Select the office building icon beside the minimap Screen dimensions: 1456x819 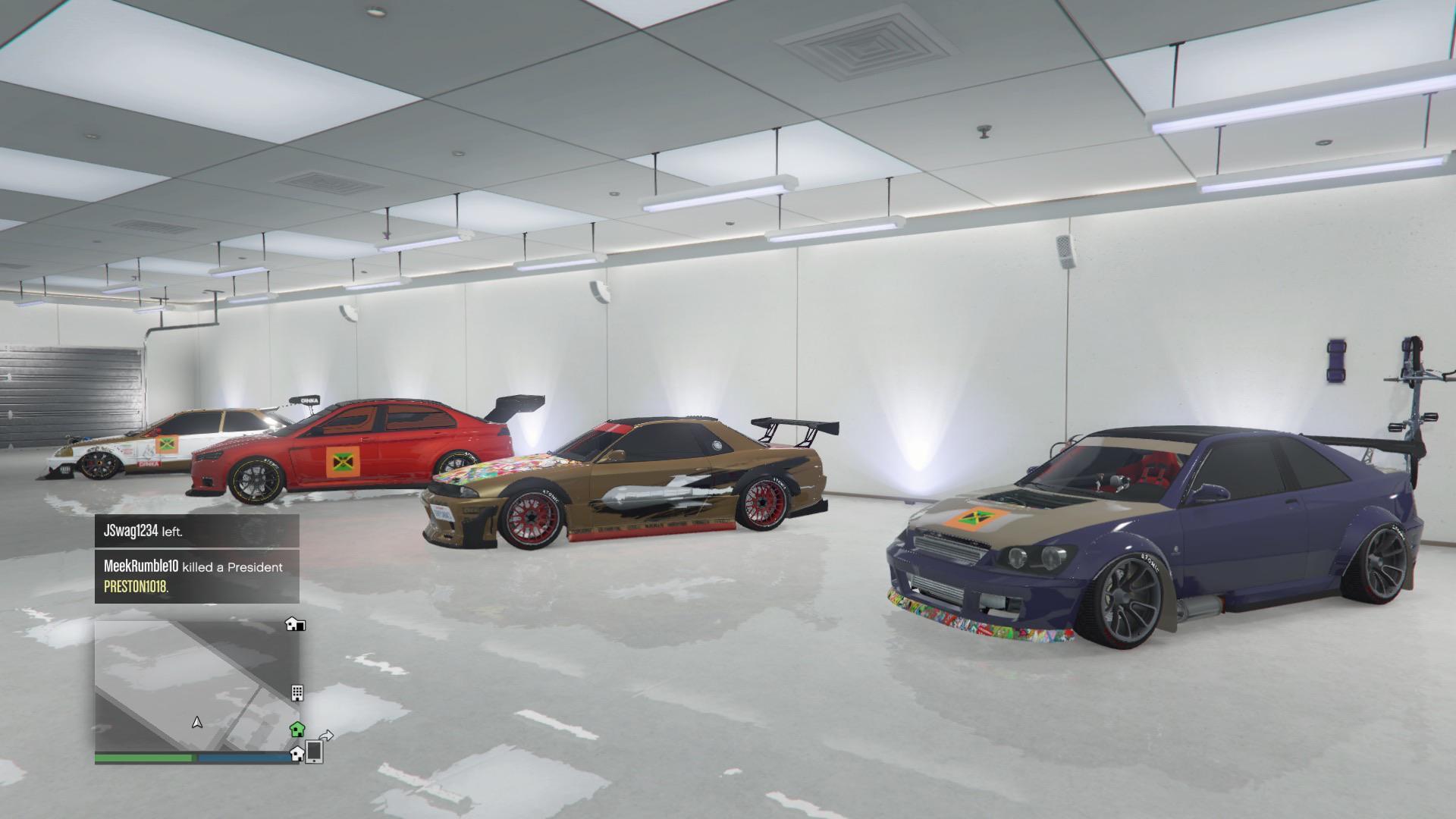coord(297,692)
